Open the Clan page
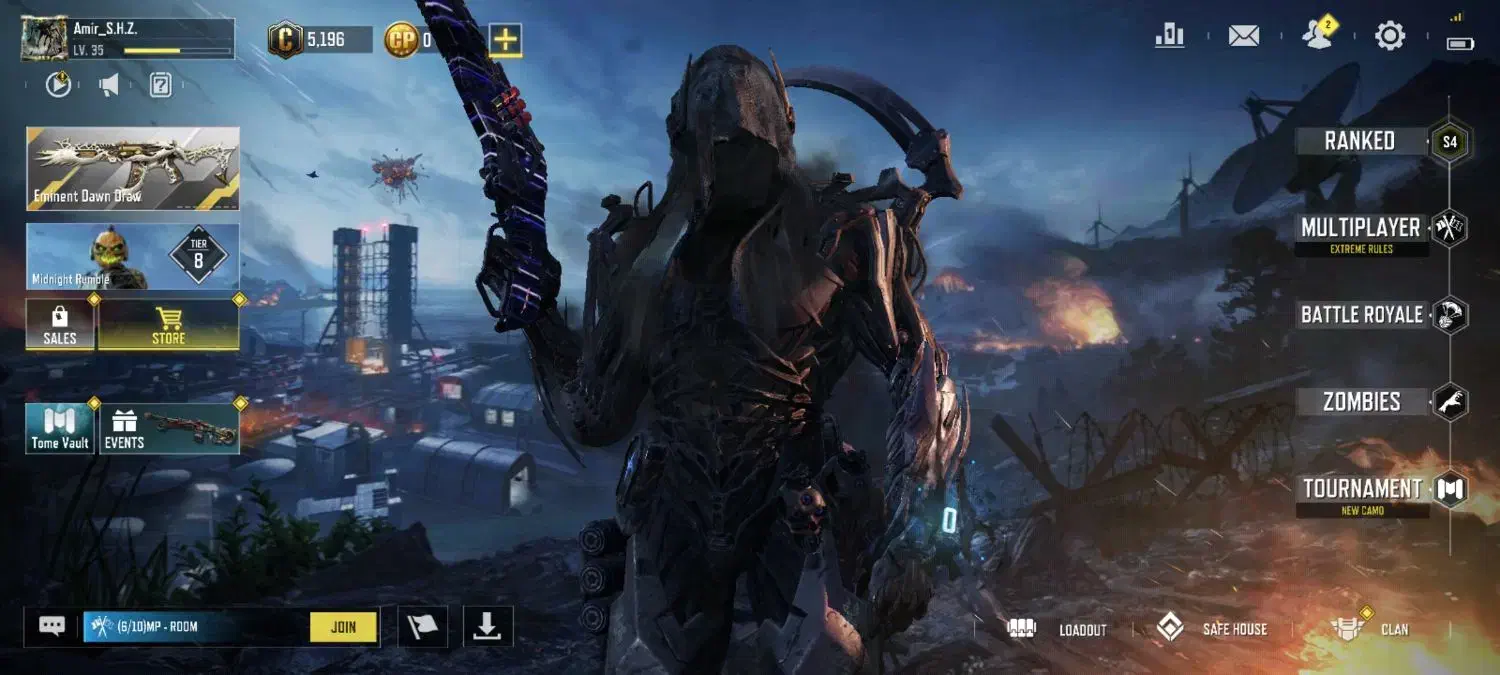Screen dimensions: 1500x675 point(1369,629)
